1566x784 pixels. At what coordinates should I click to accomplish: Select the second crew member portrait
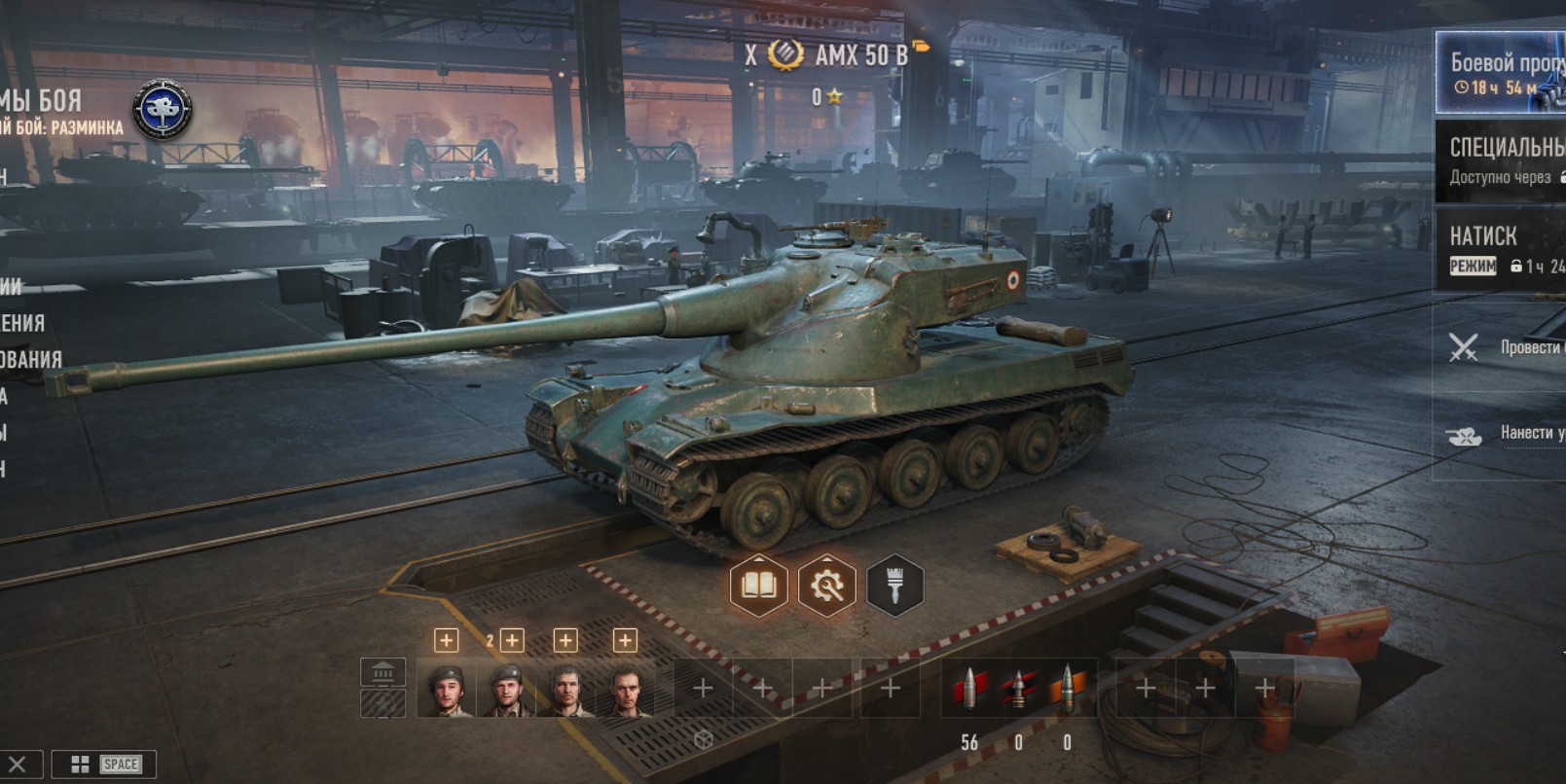tap(506, 690)
